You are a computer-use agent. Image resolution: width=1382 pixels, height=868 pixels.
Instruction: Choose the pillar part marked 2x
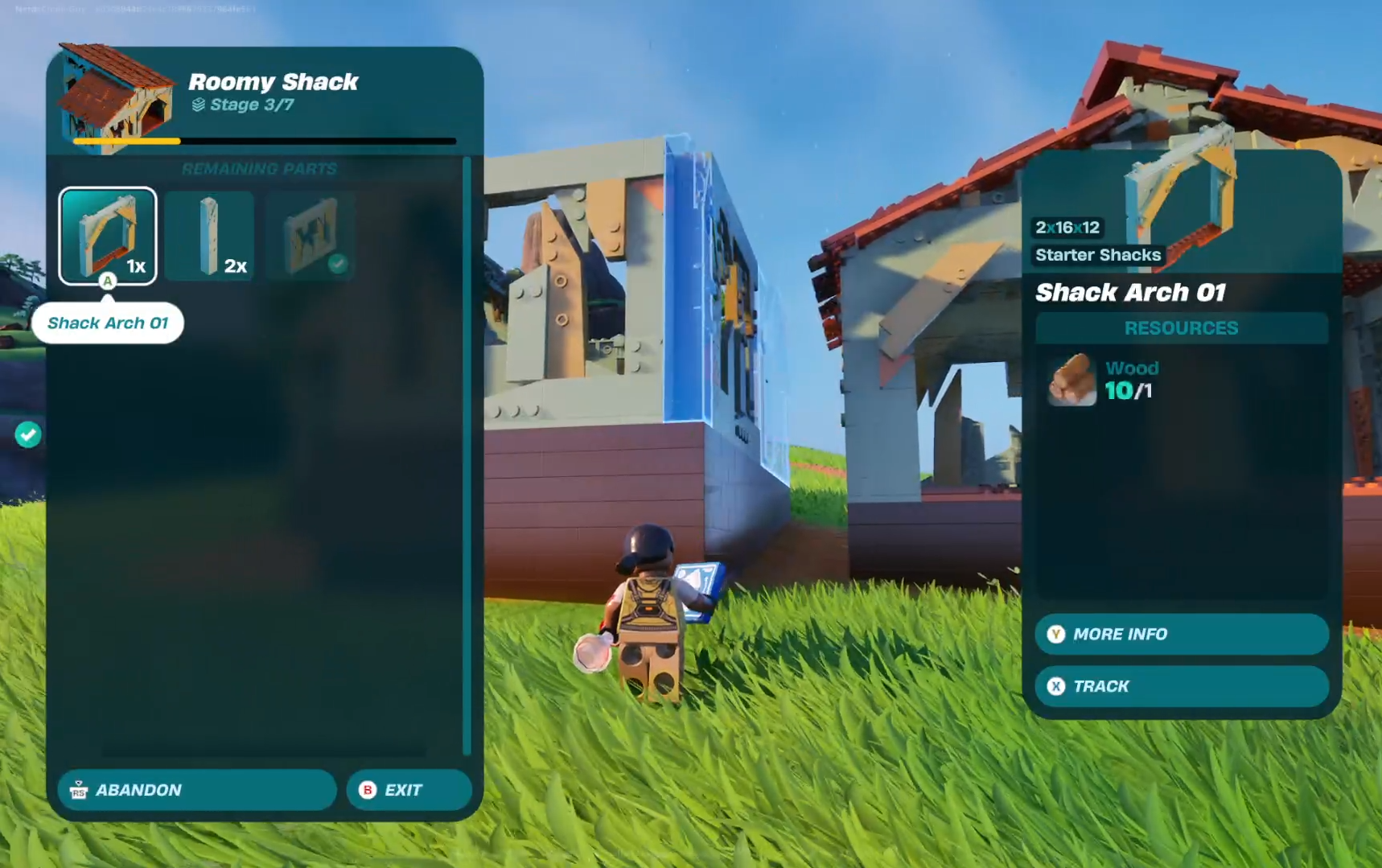pyautogui.click(x=210, y=236)
